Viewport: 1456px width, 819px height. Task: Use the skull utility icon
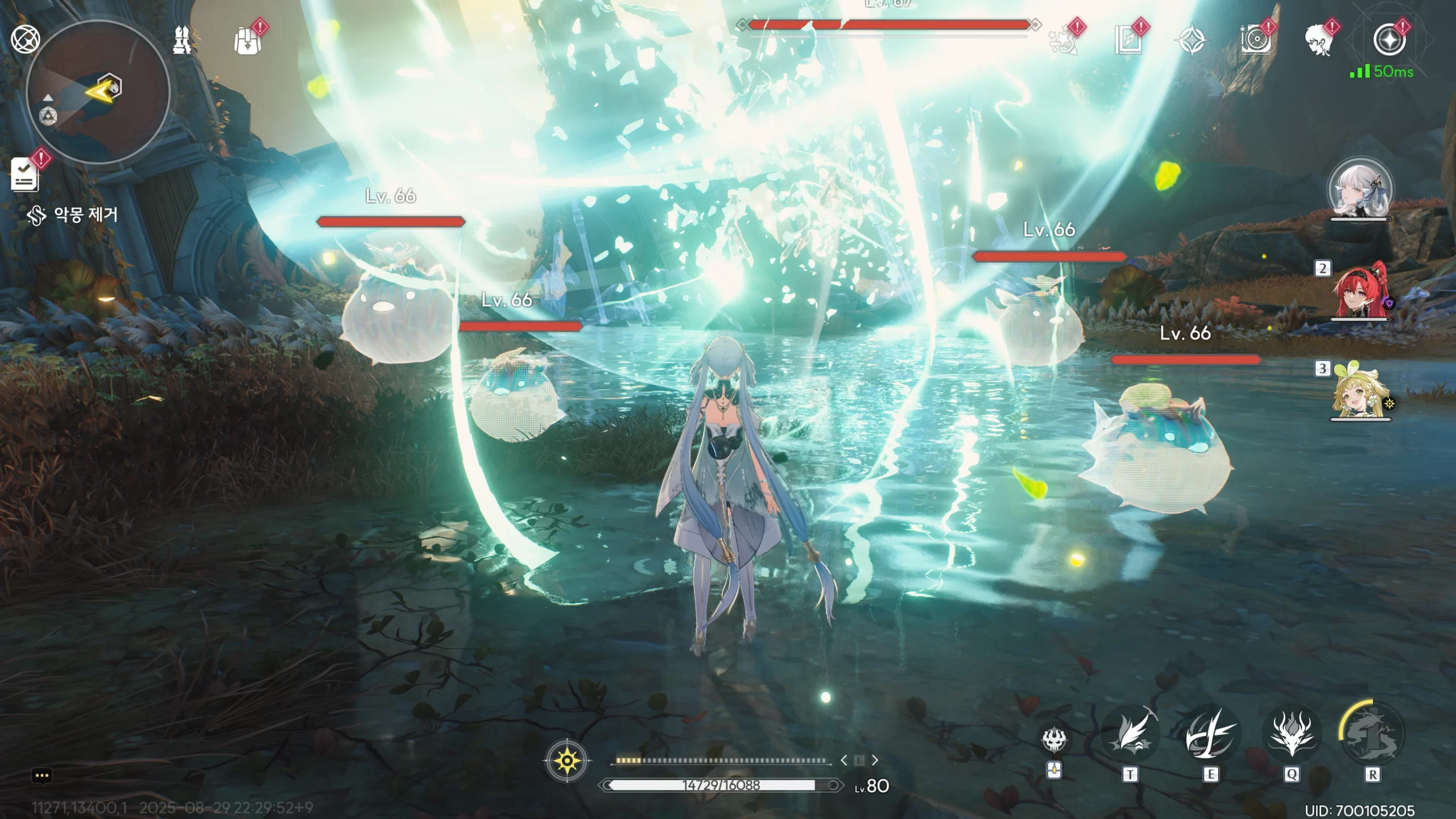pos(1054,739)
